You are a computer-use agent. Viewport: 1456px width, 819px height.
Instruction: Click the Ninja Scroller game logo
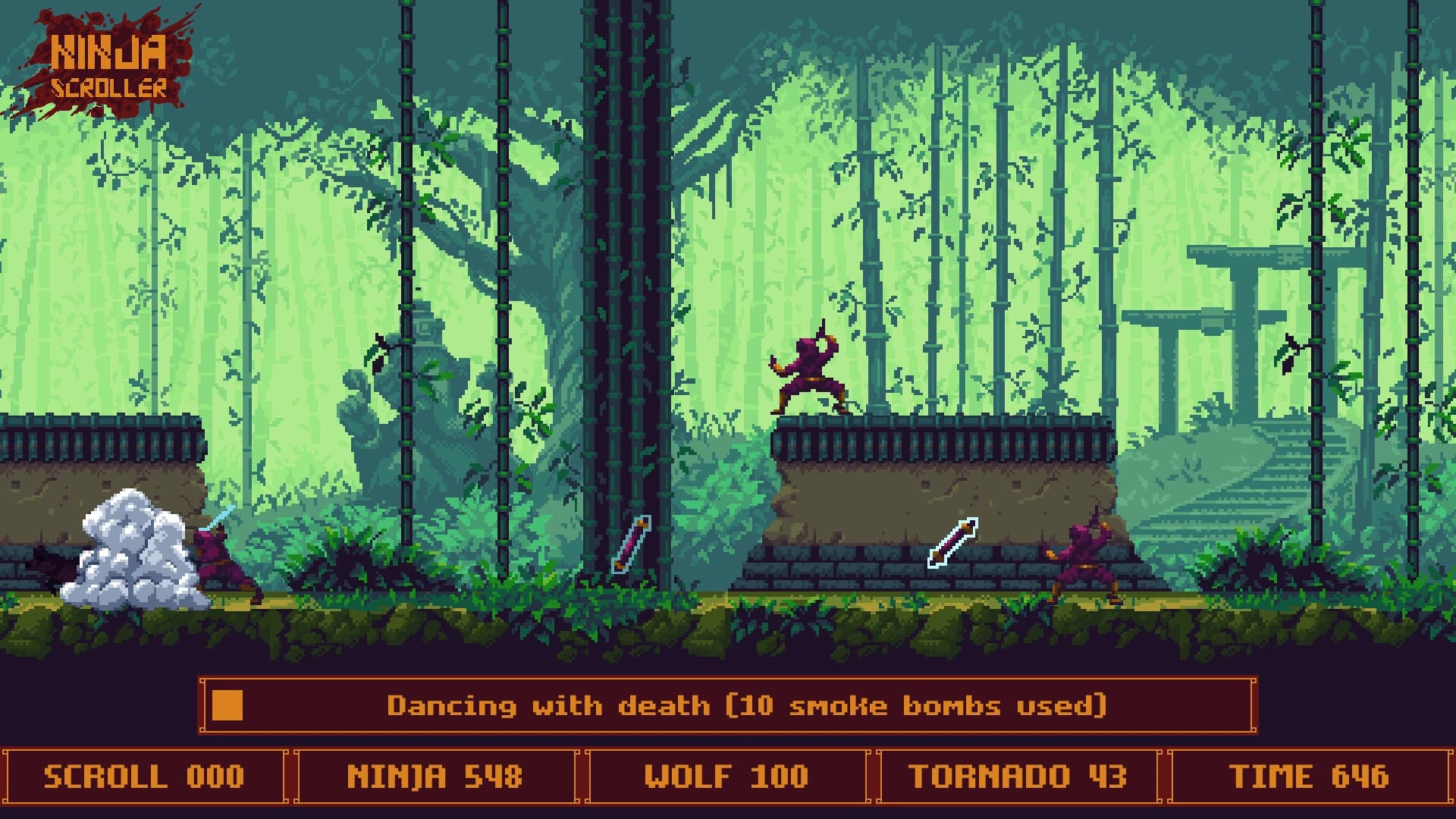(106, 64)
